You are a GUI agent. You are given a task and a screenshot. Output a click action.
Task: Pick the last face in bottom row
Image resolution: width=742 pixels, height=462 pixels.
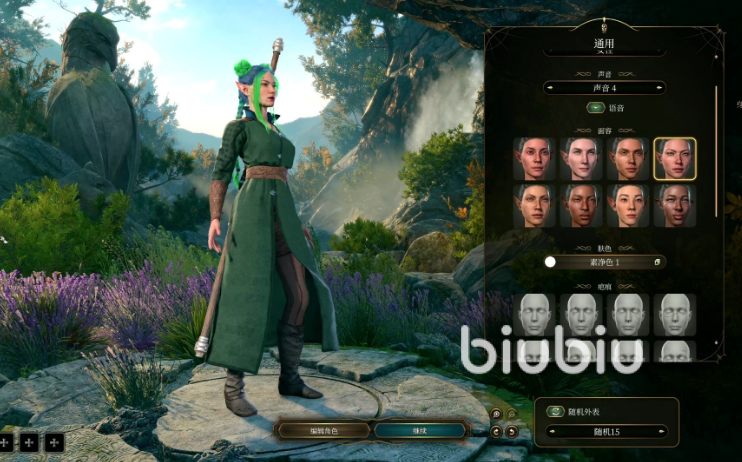pyautogui.click(x=675, y=205)
